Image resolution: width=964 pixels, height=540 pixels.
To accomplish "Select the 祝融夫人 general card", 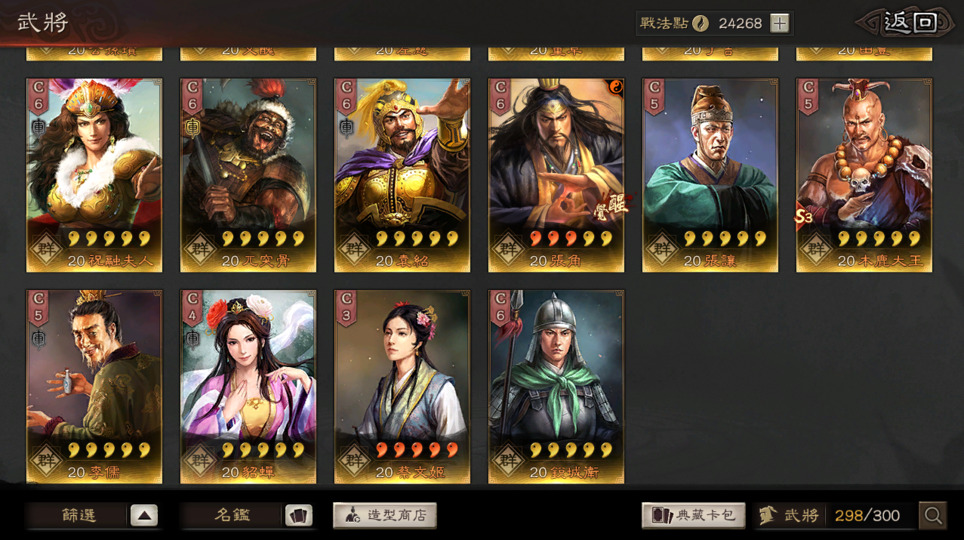I will pyautogui.click(x=94, y=175).
